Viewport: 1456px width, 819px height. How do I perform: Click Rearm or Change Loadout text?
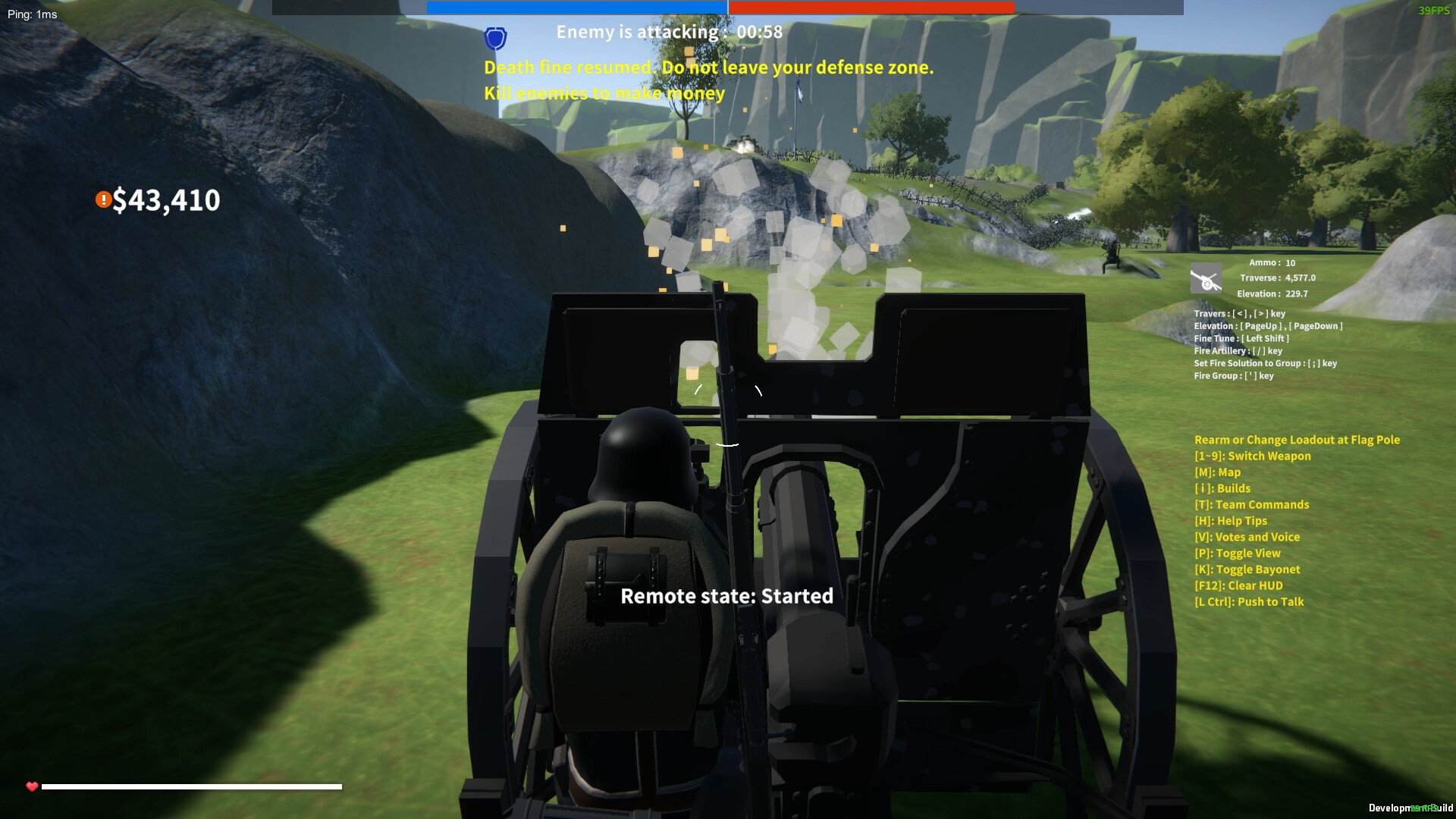click(1296, 439)
